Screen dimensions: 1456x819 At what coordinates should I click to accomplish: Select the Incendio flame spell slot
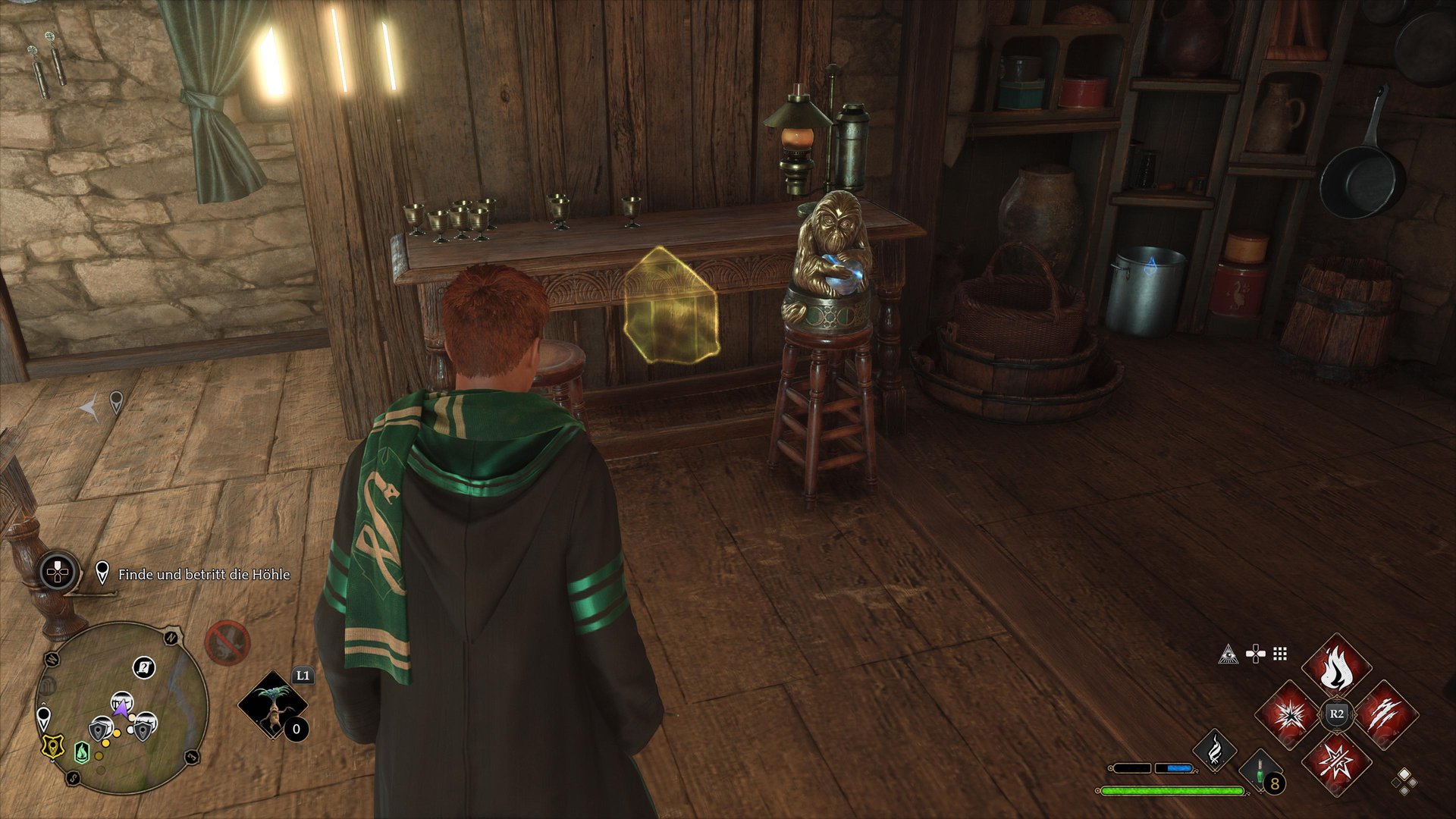(1336, 668)
